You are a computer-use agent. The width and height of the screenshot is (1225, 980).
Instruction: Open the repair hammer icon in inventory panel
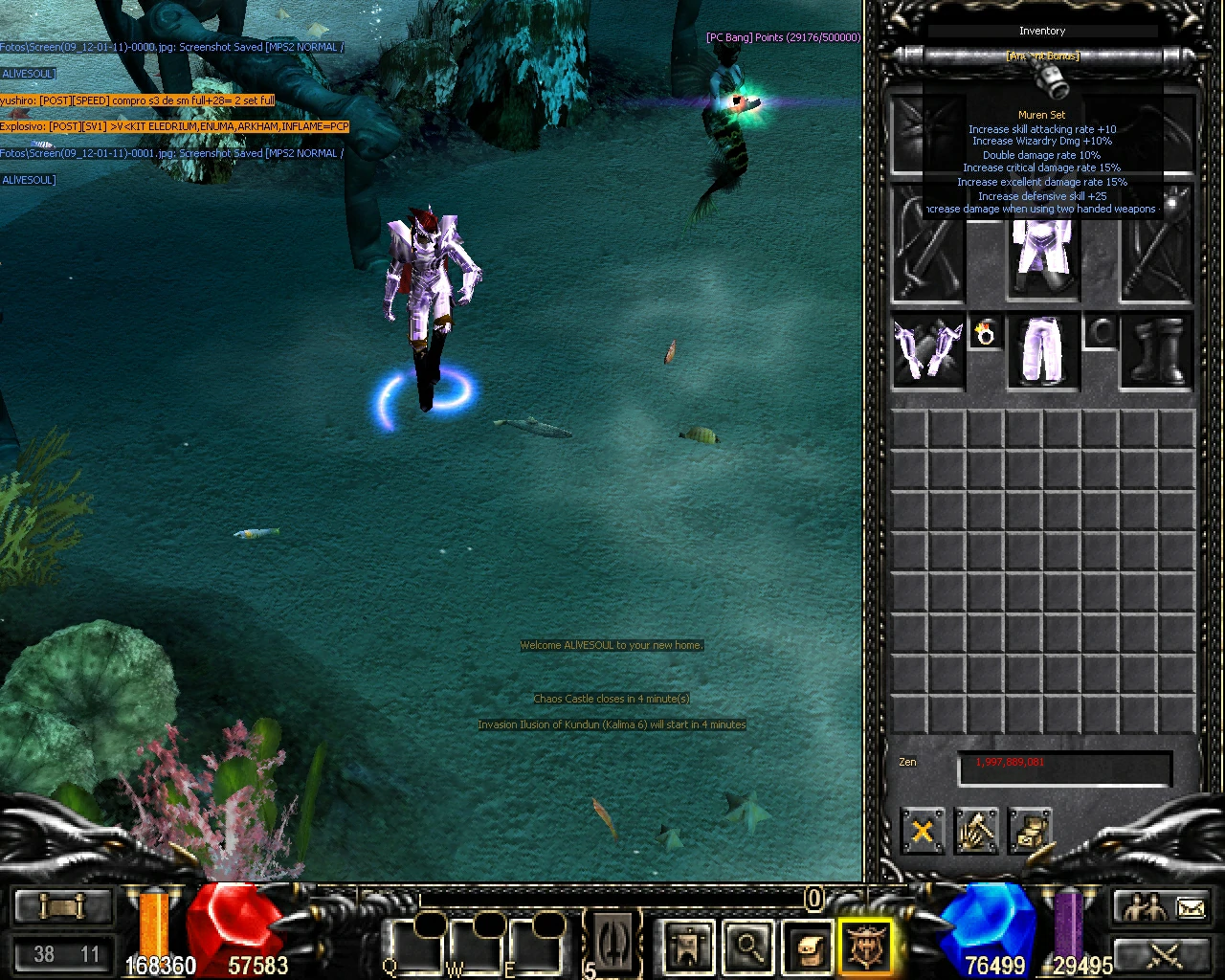(976, 832)
